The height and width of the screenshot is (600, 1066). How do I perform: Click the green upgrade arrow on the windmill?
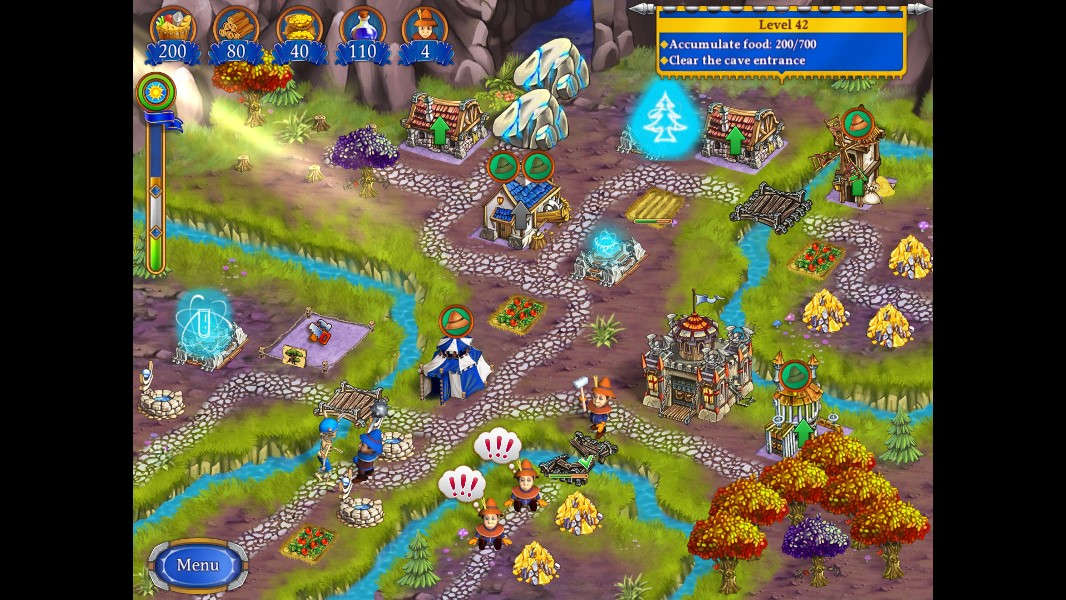coord(857,185)
